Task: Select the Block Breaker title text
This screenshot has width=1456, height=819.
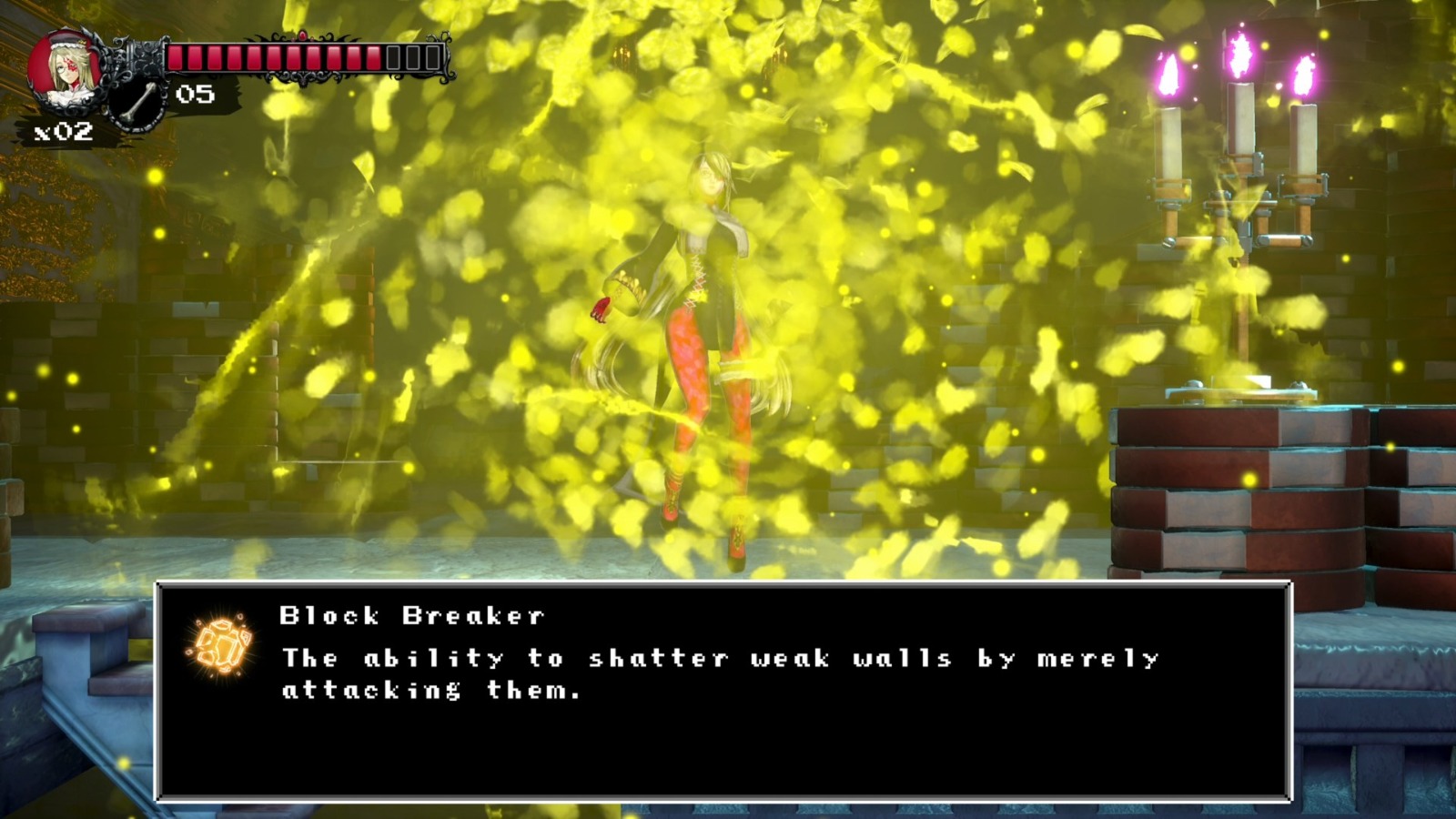Action: [411, 614]
